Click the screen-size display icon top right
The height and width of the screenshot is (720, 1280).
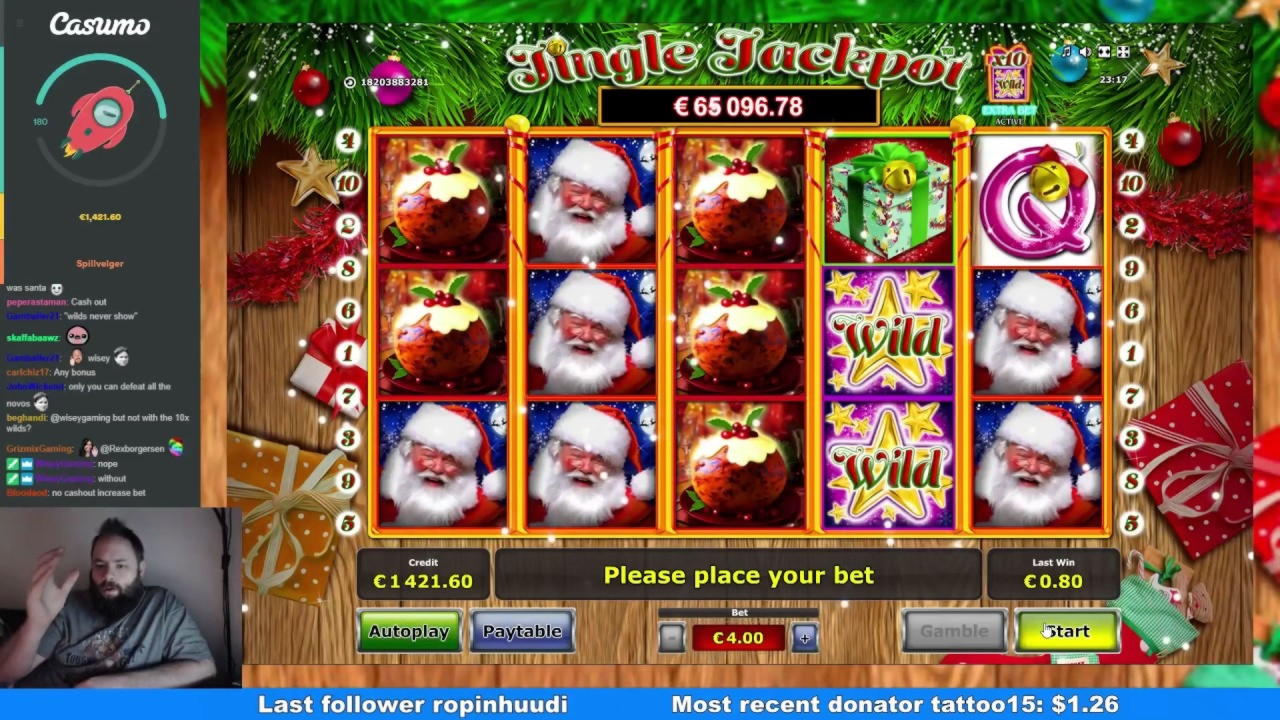point(1103,51)
